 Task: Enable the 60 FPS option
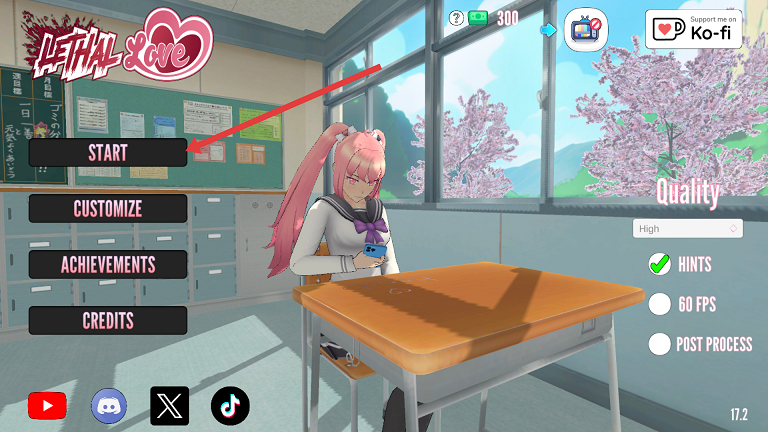coord(659,304)
